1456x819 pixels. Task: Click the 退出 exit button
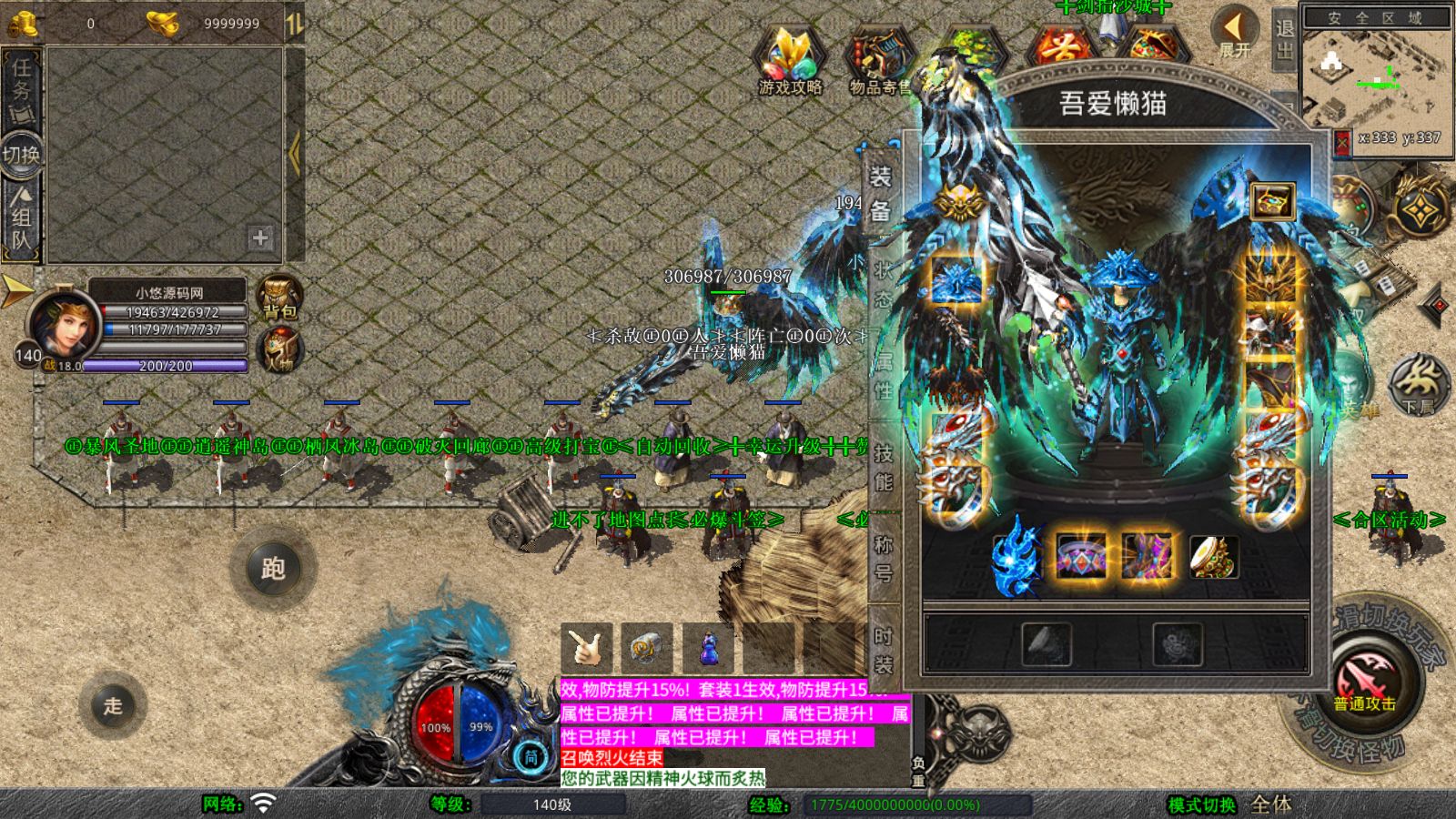pyautogui.click(x=1284, y=38)
